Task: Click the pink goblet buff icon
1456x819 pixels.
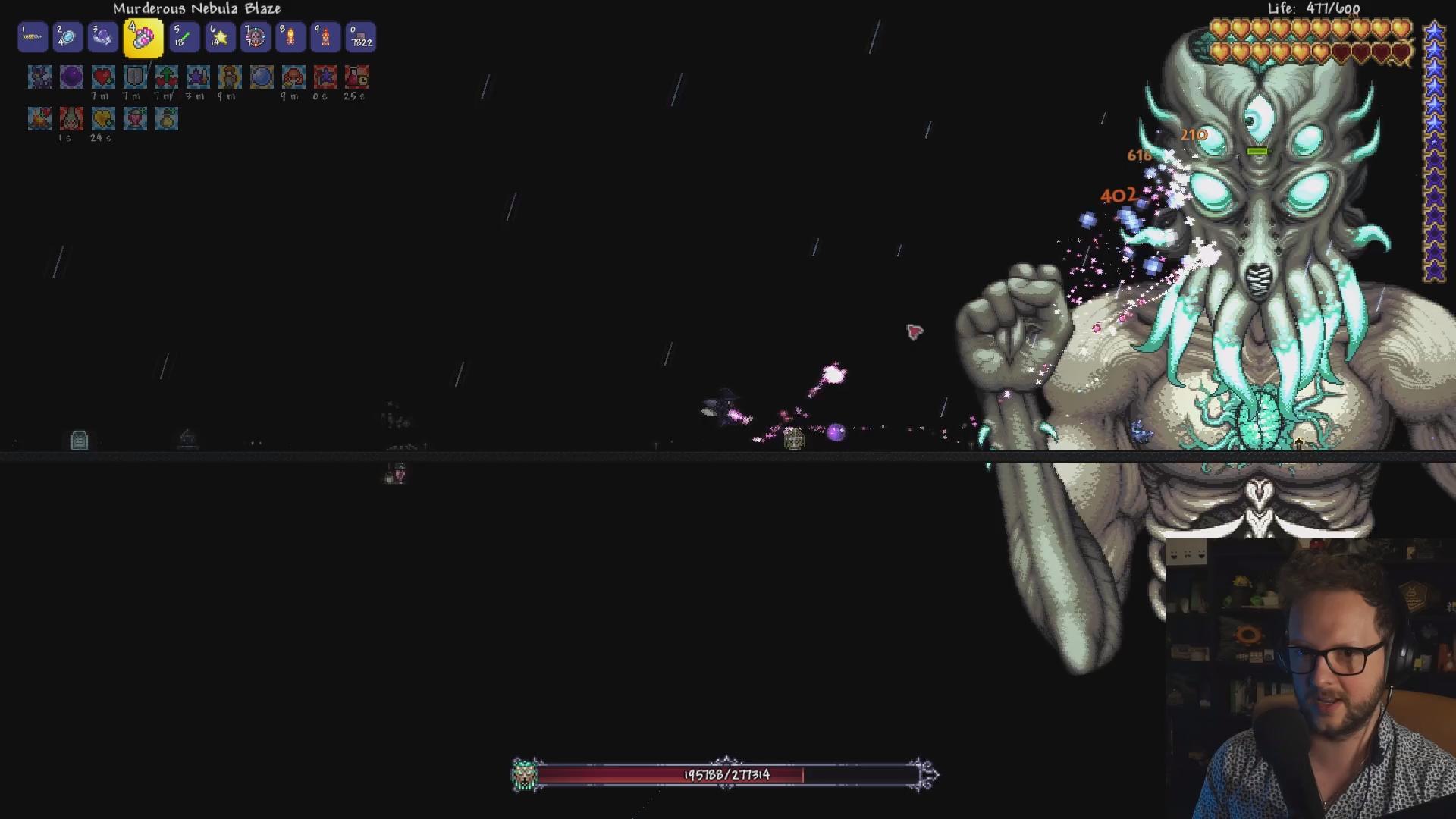Action: click(135, 118)
